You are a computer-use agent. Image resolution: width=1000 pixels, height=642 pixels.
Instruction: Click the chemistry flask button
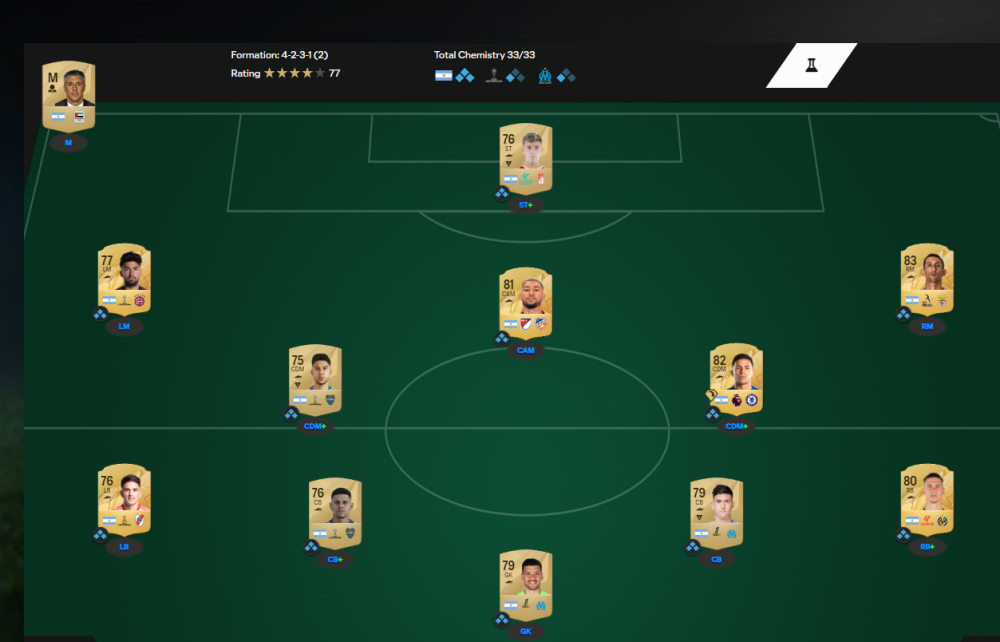(x=811, y=66)
